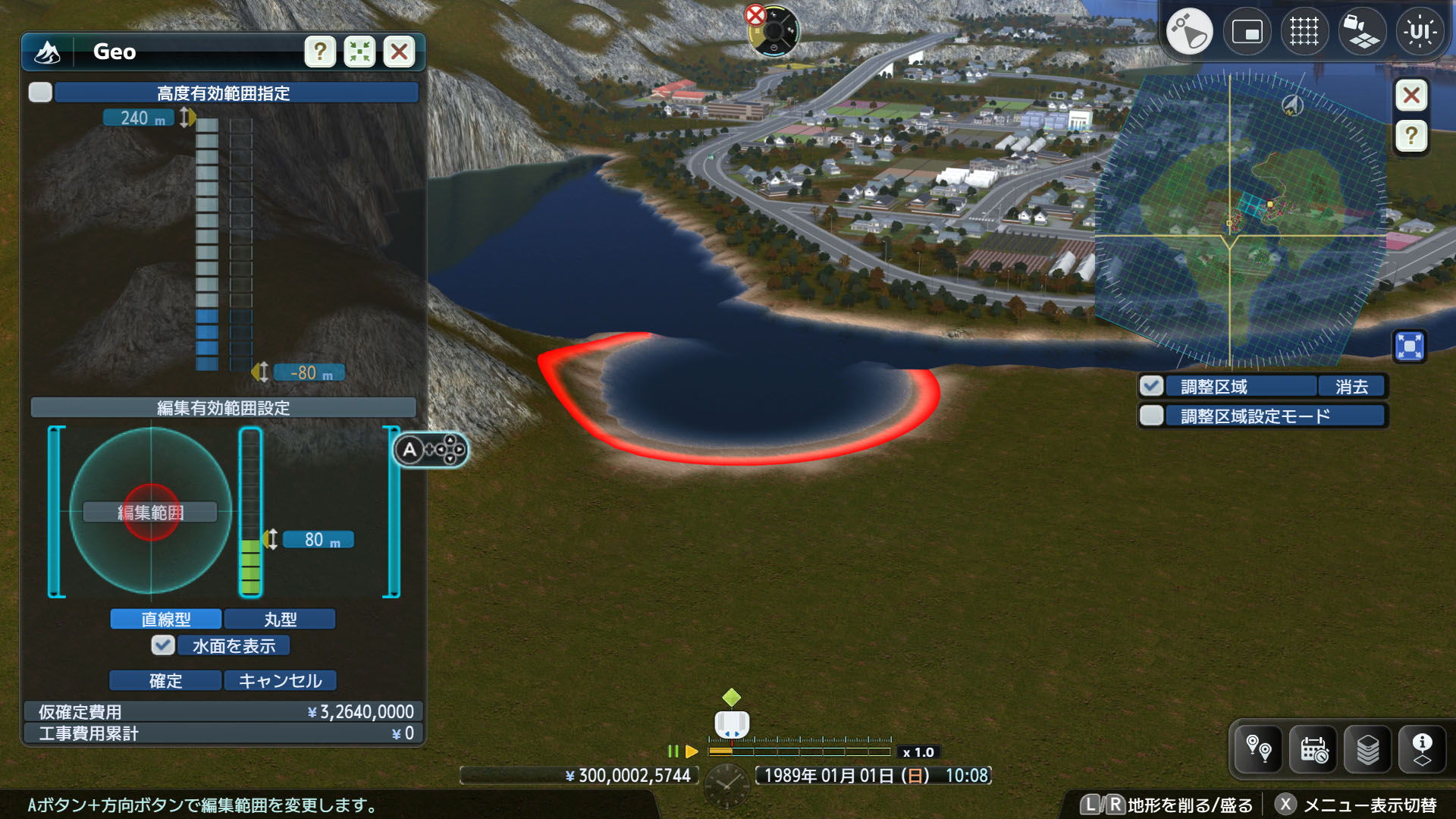Confirm terrain edit with 確定

166,680
